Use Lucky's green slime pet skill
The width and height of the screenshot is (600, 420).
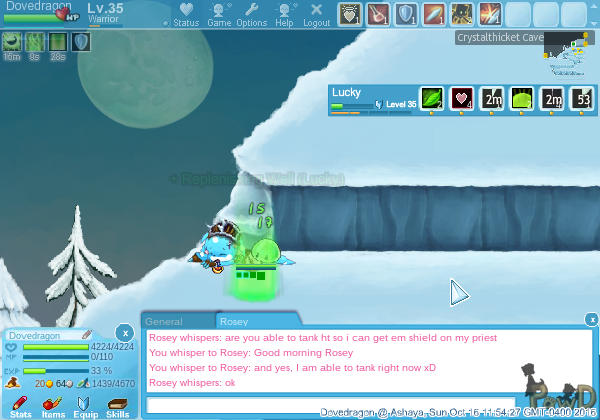point(521,99)
